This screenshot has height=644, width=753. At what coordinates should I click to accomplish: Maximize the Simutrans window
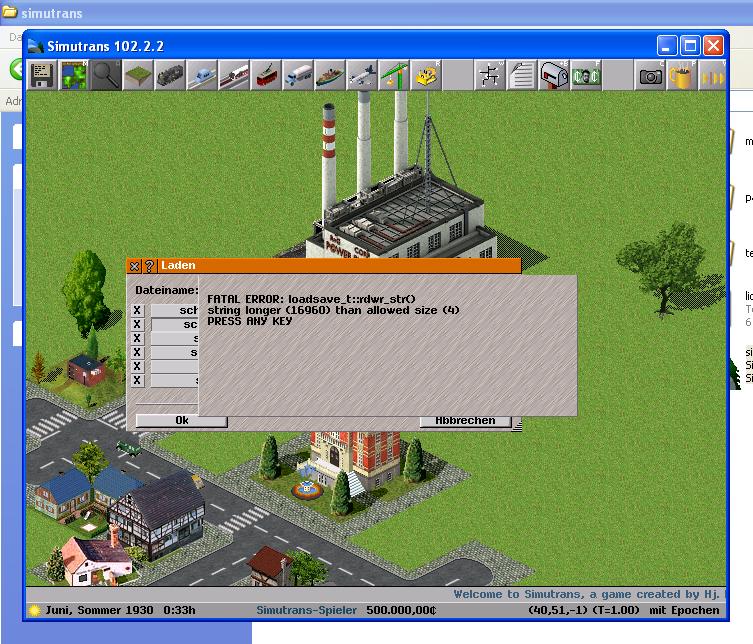point(690,46)
